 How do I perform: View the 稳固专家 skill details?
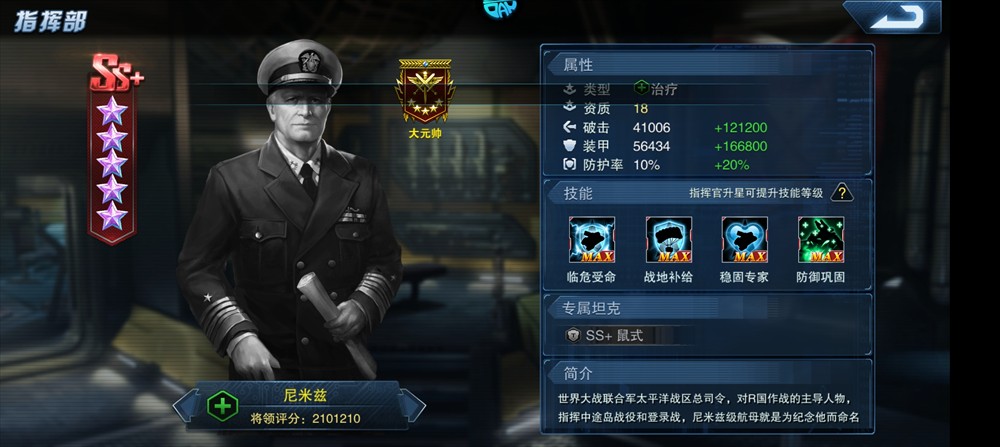tap(744, 240)
